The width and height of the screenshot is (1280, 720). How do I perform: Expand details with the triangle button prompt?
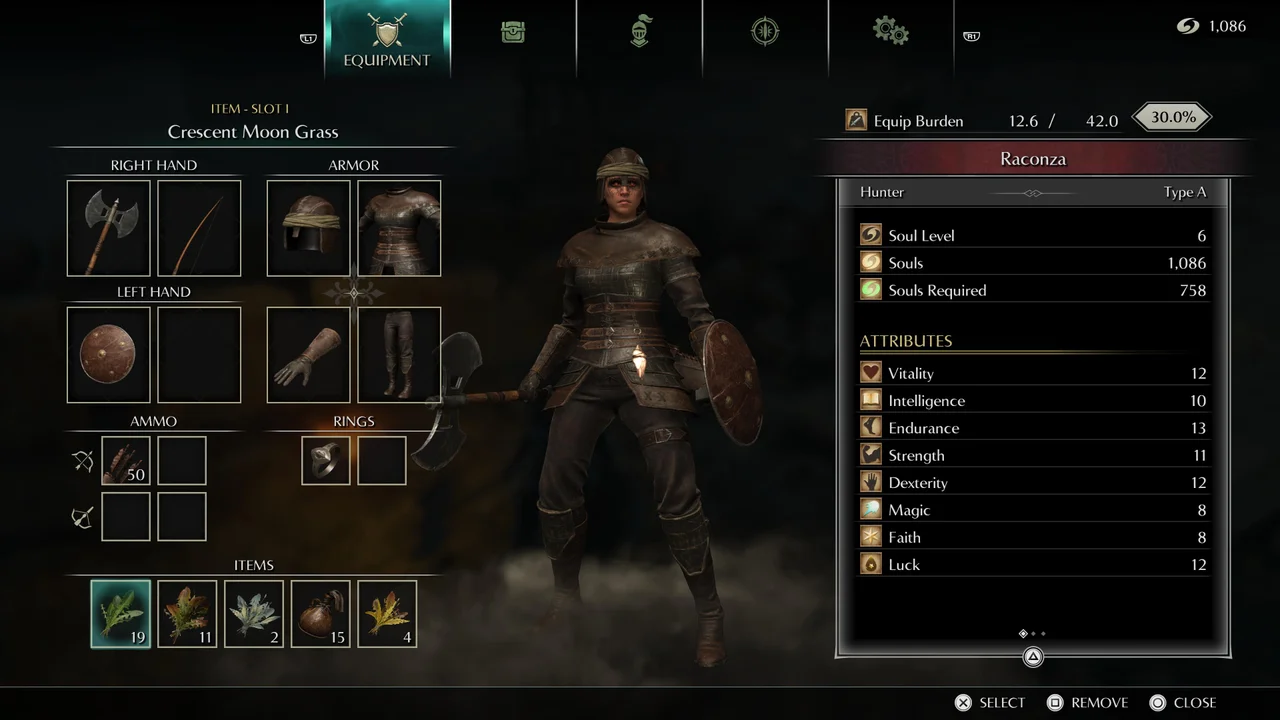click(1033, 657)
